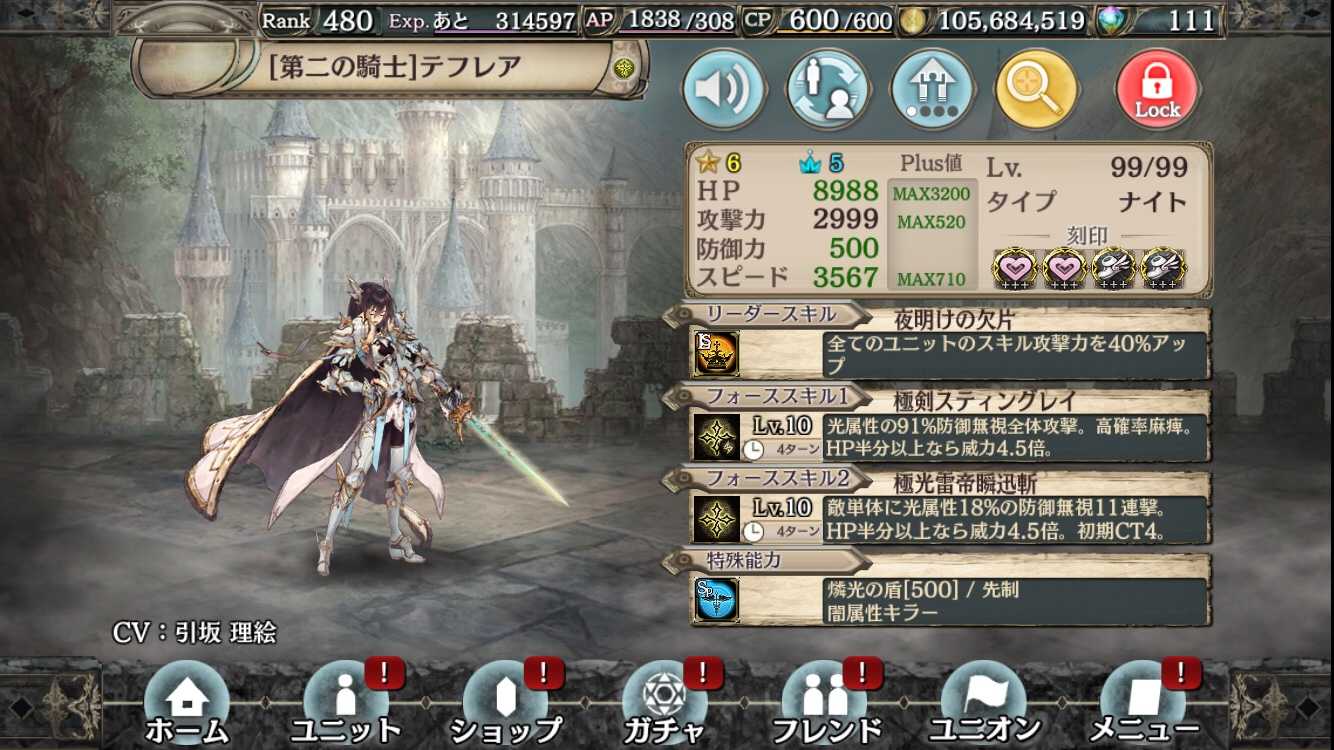Mute game audio with the speaker toggle

click(x=723, y=89)
